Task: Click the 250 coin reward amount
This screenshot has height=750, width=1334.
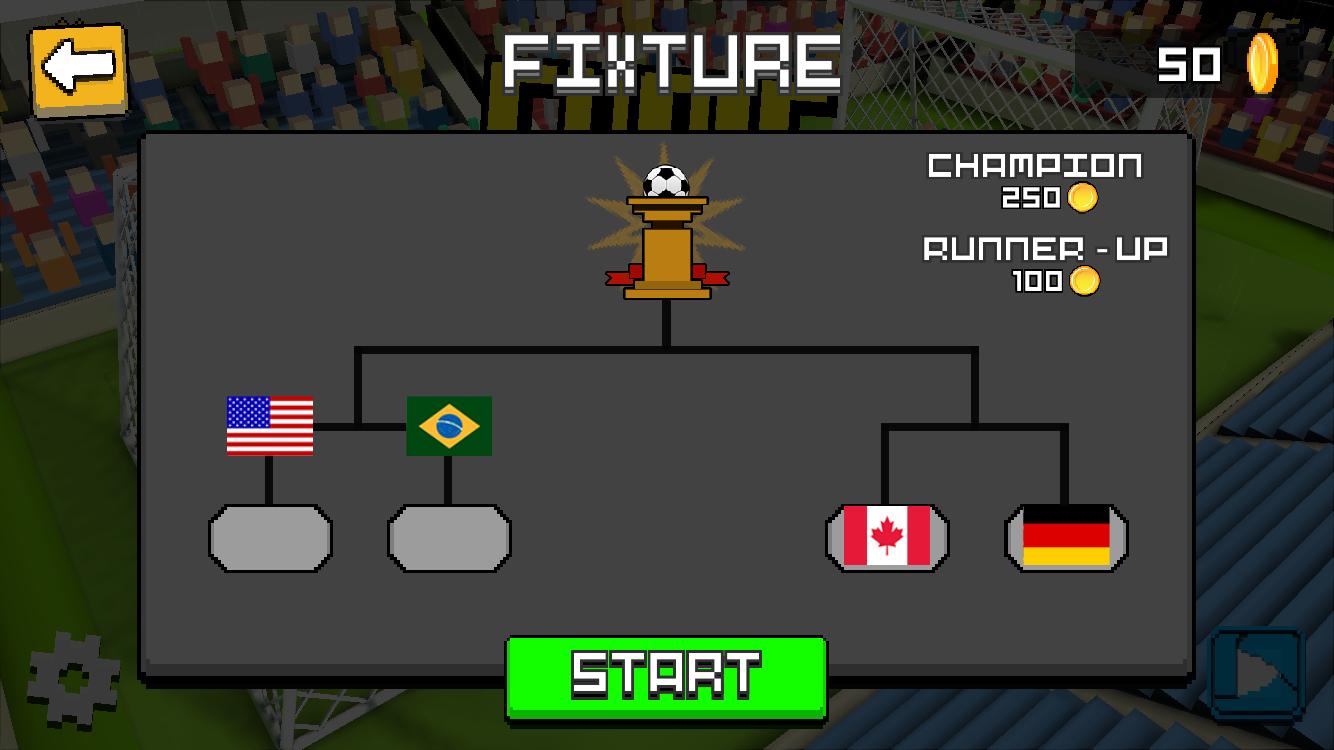Action: (1030, 197)
